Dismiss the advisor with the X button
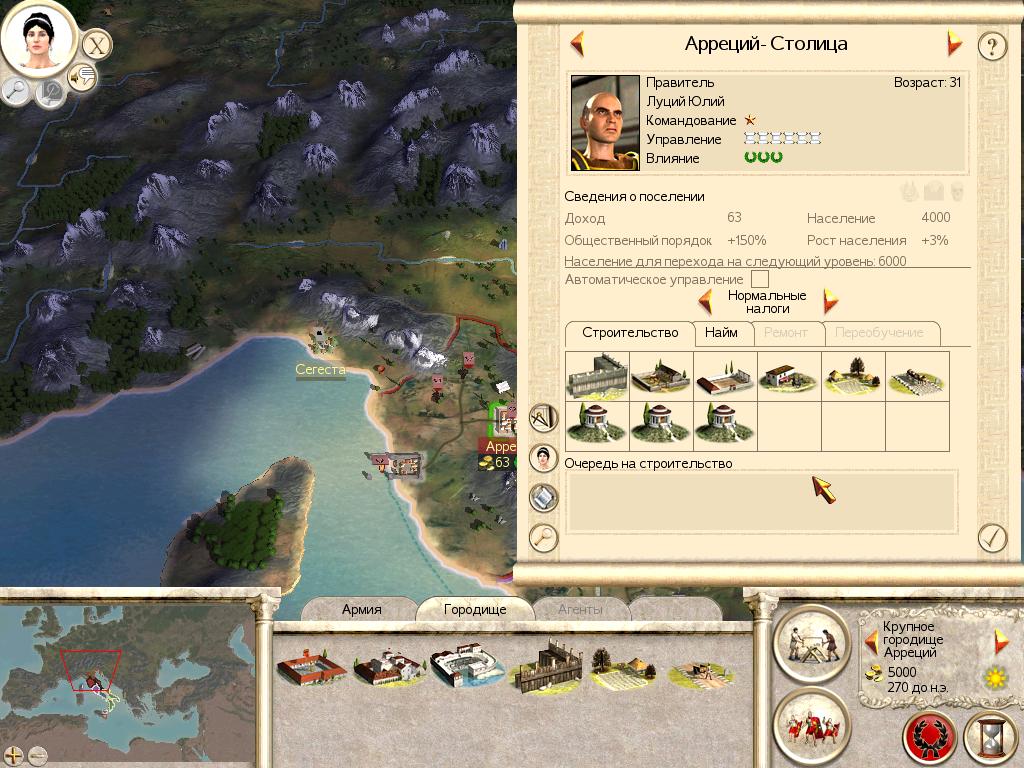1024x768 pixels. coord(96,45)
